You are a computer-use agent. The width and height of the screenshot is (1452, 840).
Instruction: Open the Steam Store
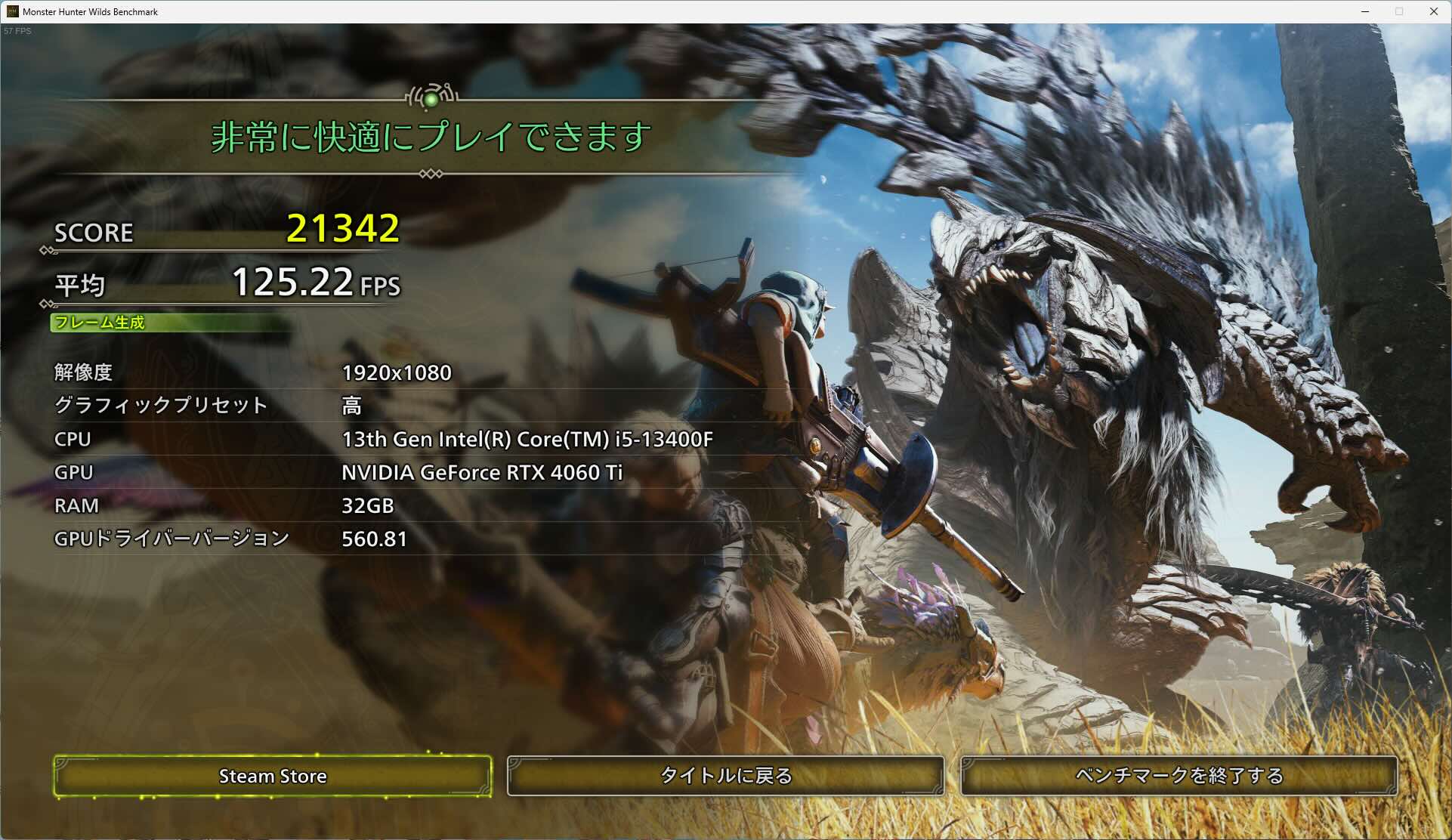pyautogui.click(x=273, y=776)
